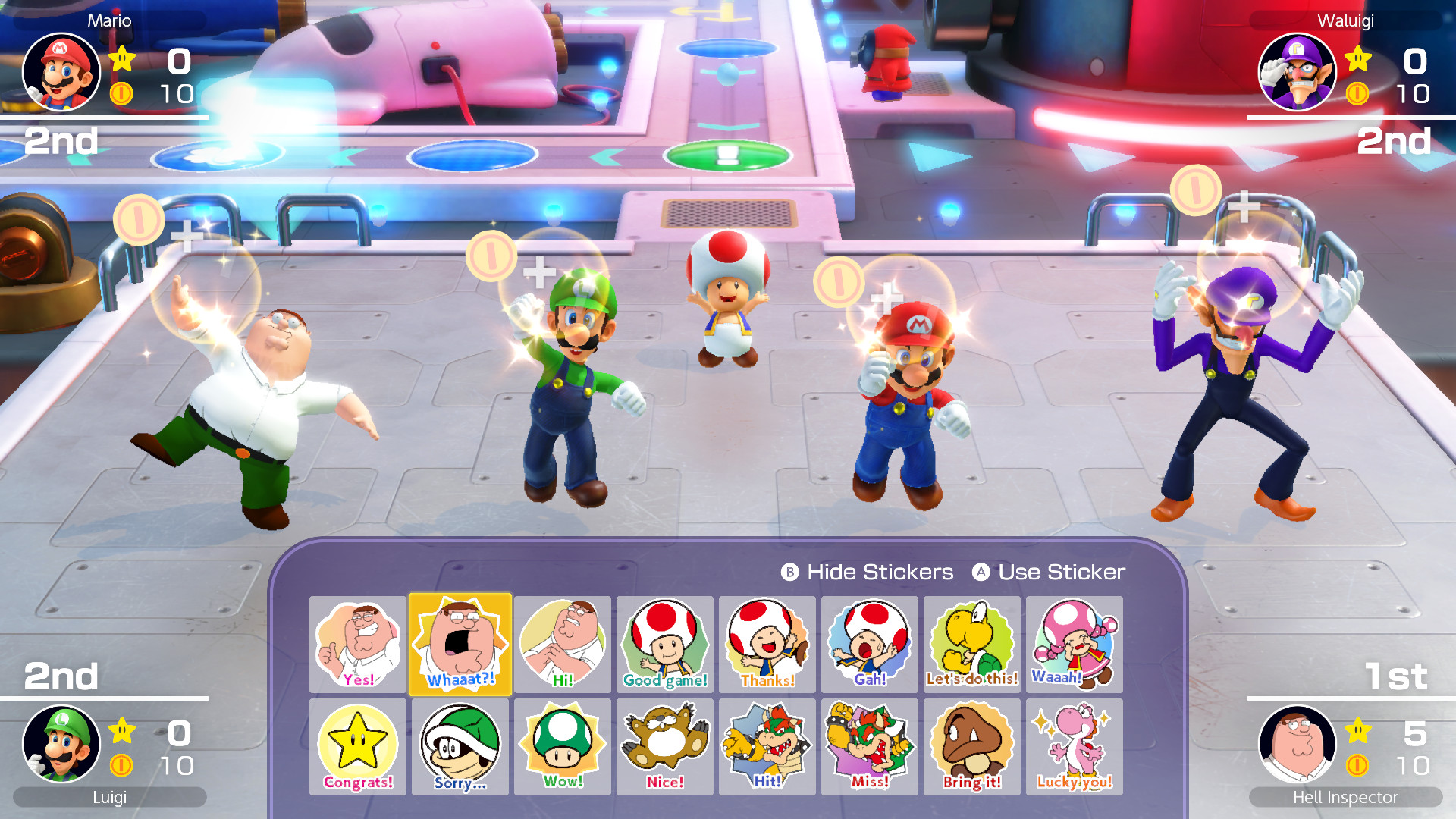Select the "Nice!" Monty Mole sticker
The height and width of the screenshot is (819, 1456).
point(664,747)
